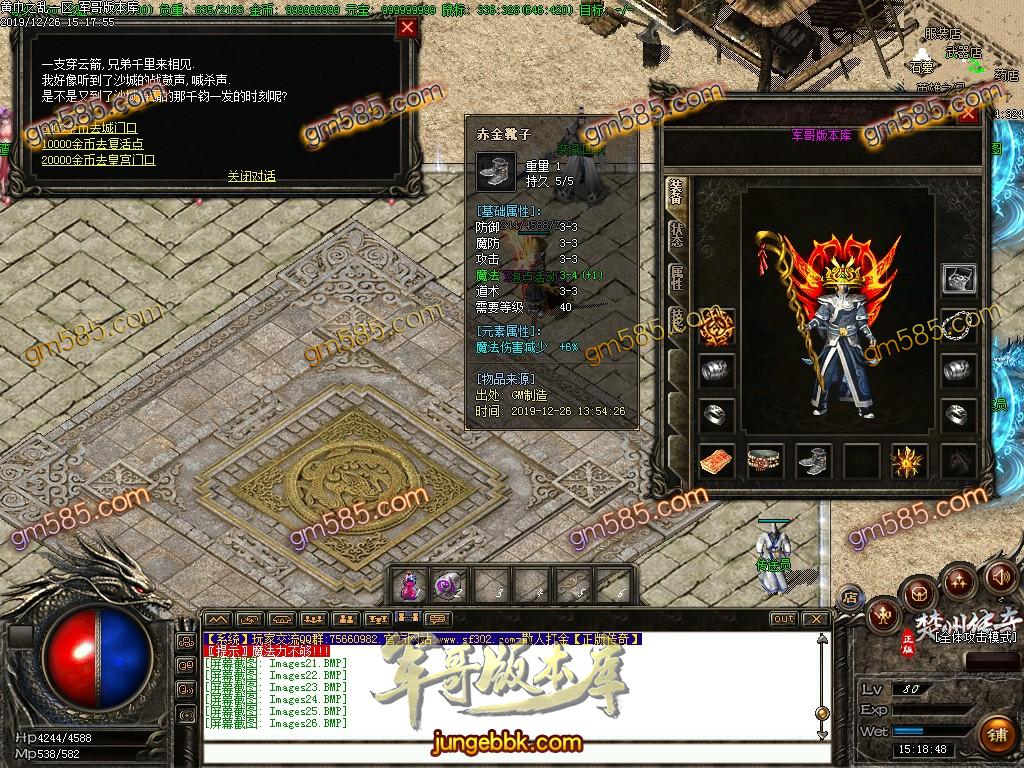Select the helmet slot with silver chest icon
The image size is (1024, 768).
point(959,279)
